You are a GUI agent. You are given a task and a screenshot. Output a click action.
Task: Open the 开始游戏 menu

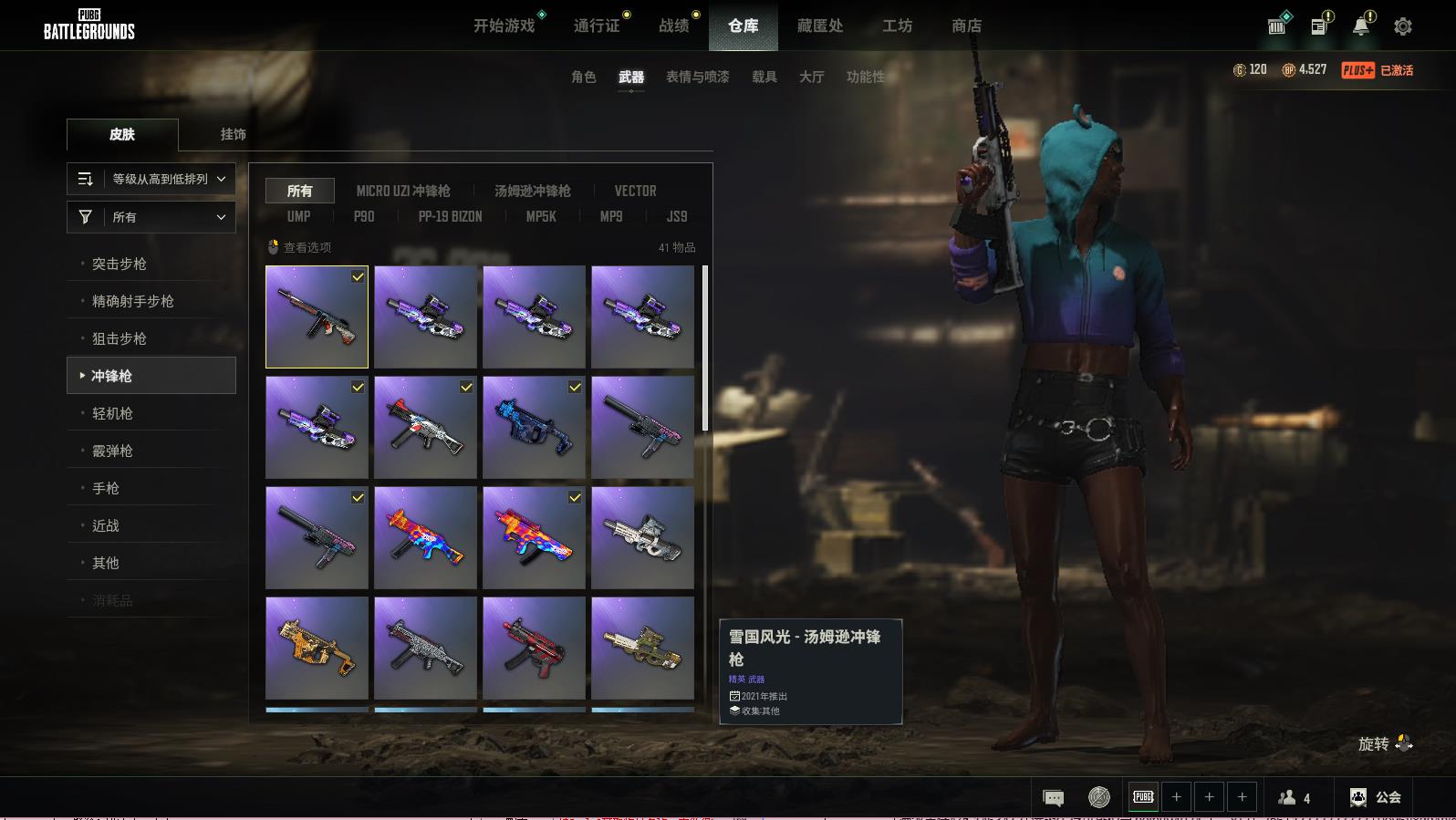[x=504, y=26]
